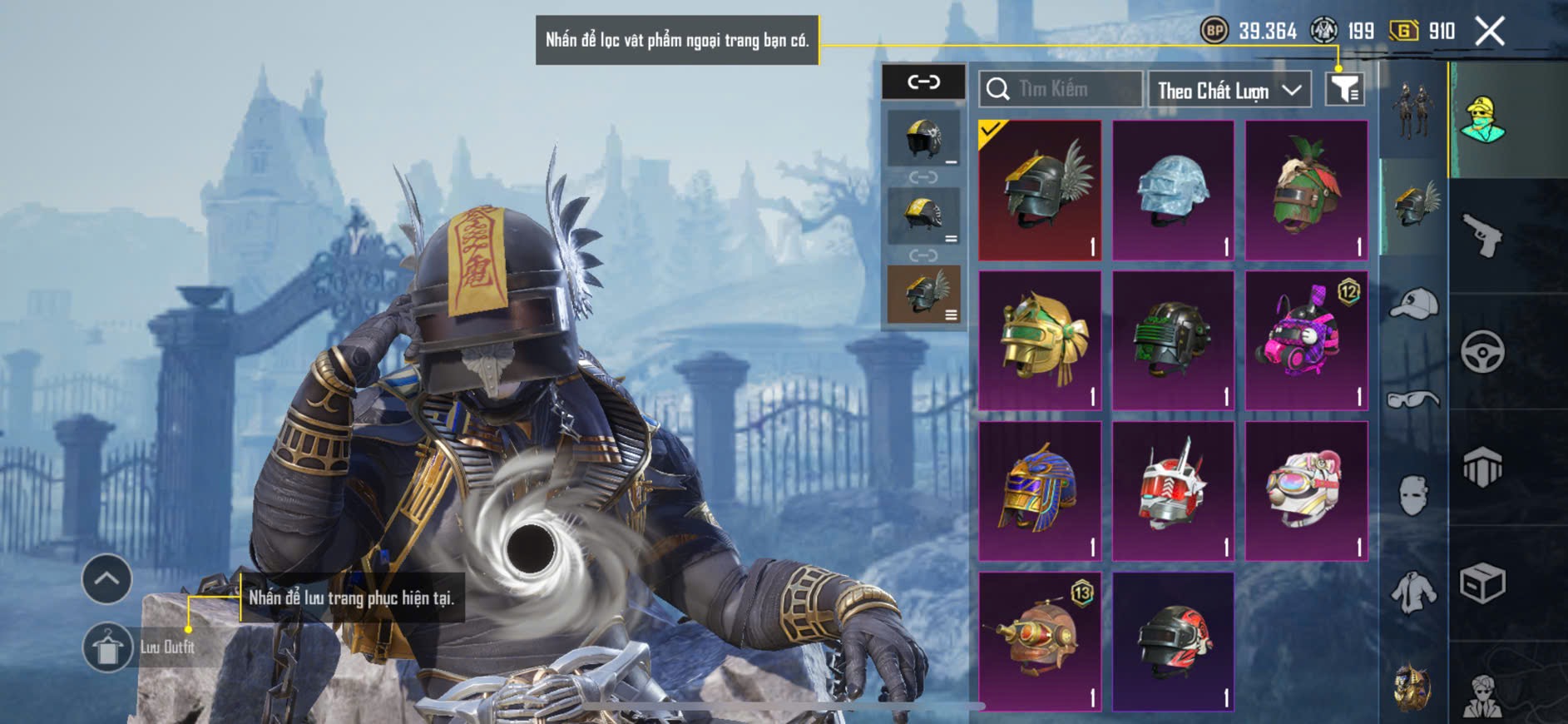The image size is (1568, 724).
Task: Pick the golden helmet with green visor
Action: click(x=1040, y=340)
